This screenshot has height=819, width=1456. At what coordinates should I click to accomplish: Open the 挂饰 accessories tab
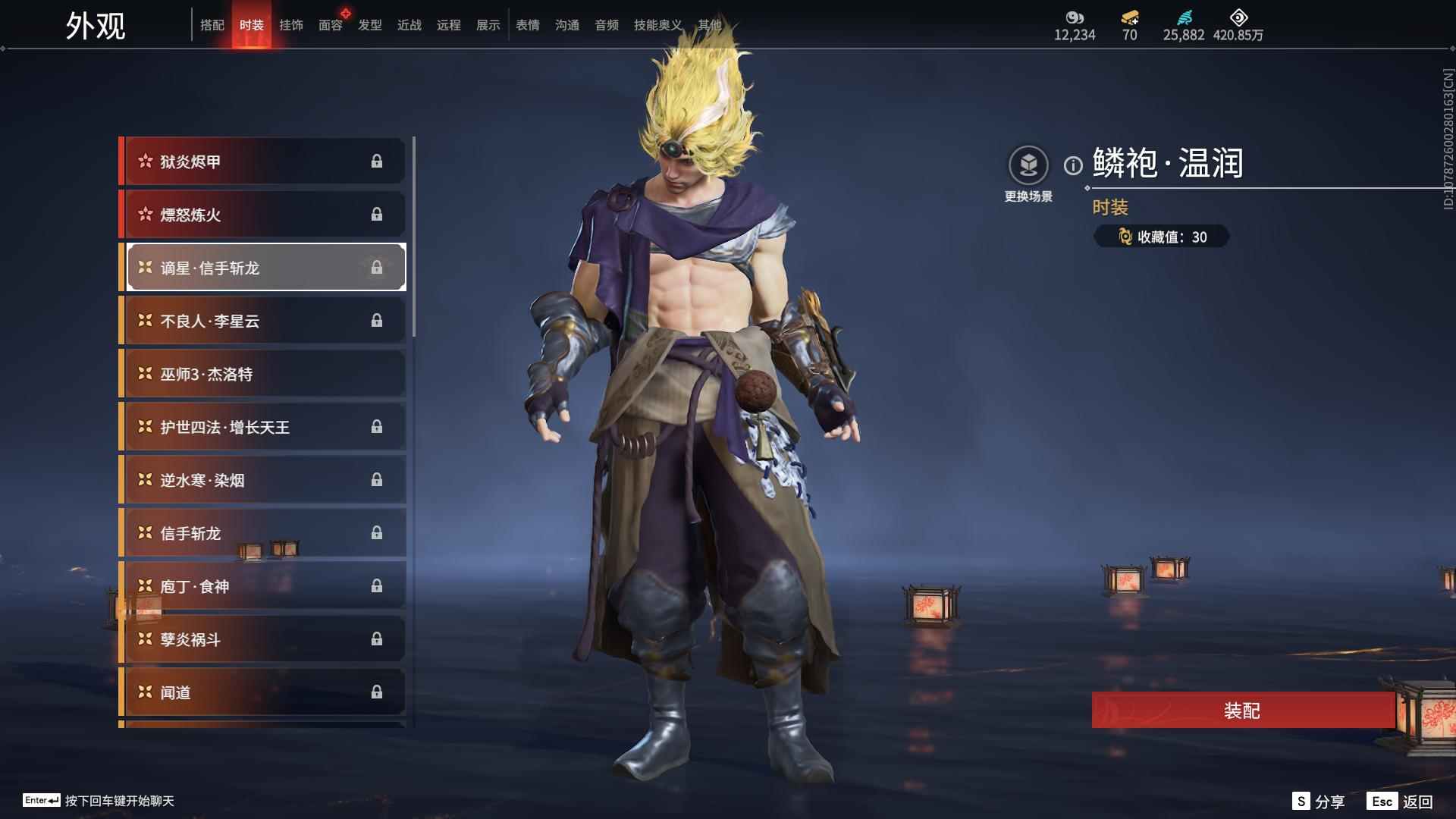(x=290, y=25)
